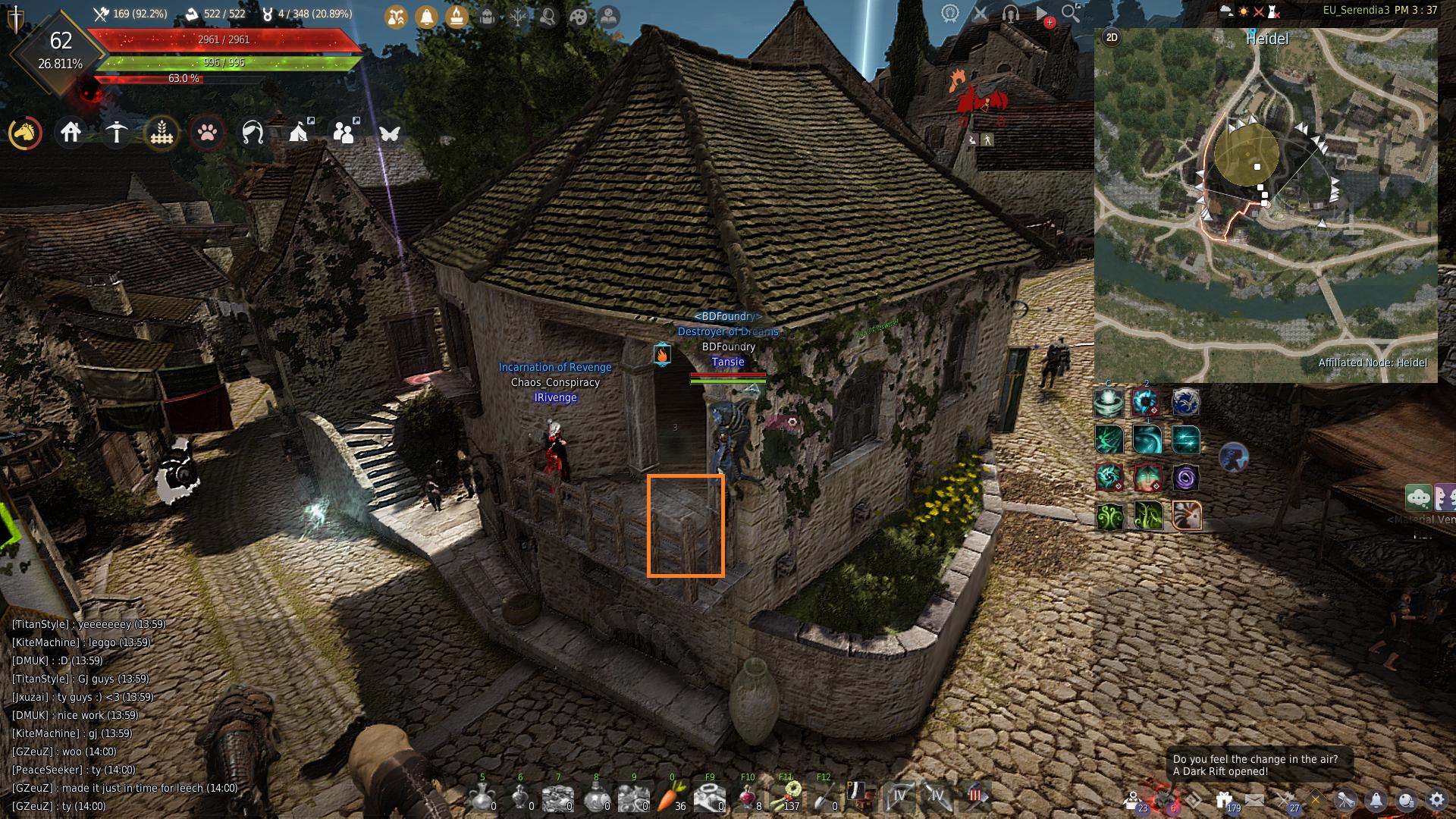This screenshot has height=819, width=1456.
Task: Open the paint palette icon
Action: 578,16
